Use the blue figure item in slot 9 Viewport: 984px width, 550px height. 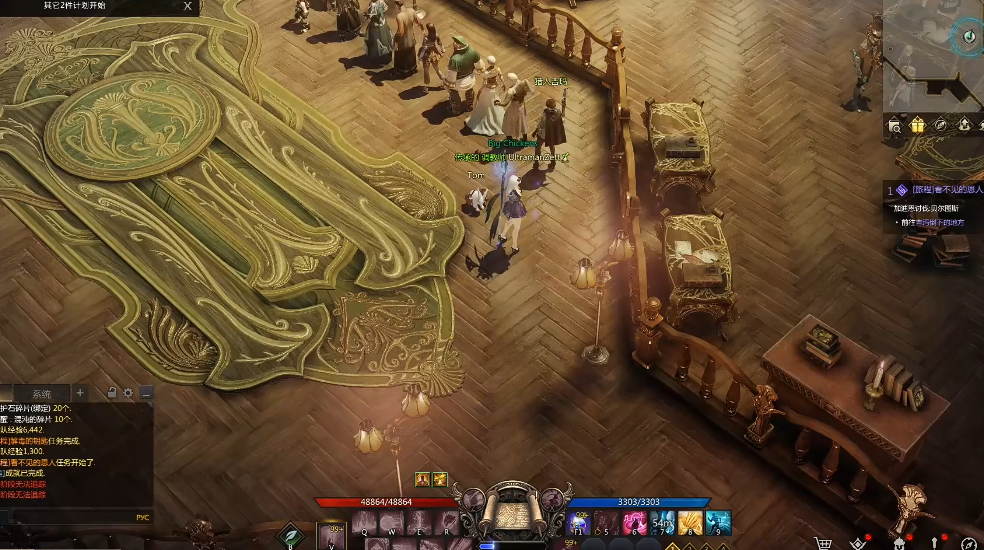click(x=718, y=523)
